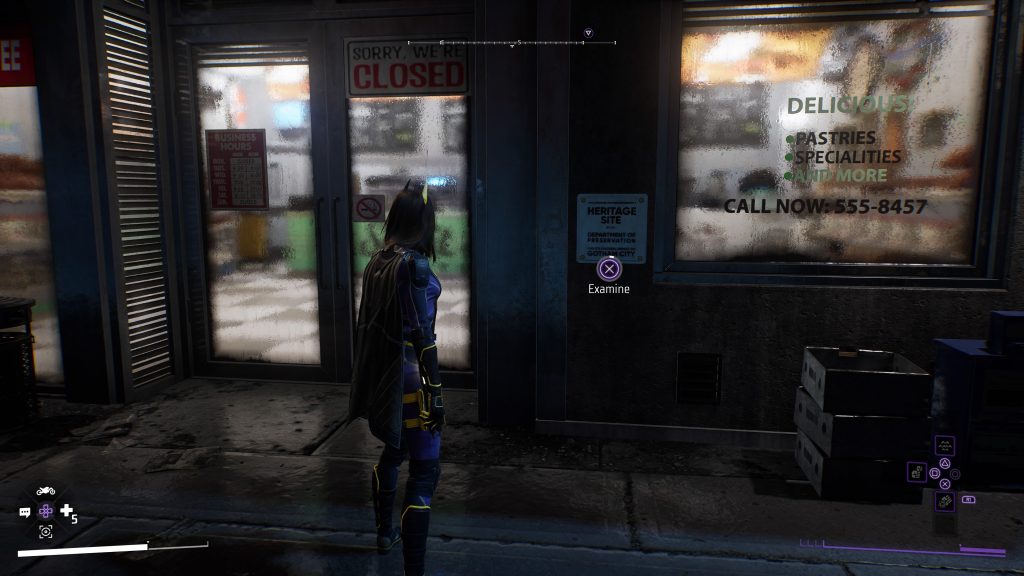Click the purple objective marker on the compass
The image size is (1024, 576).
coord(588,33)
